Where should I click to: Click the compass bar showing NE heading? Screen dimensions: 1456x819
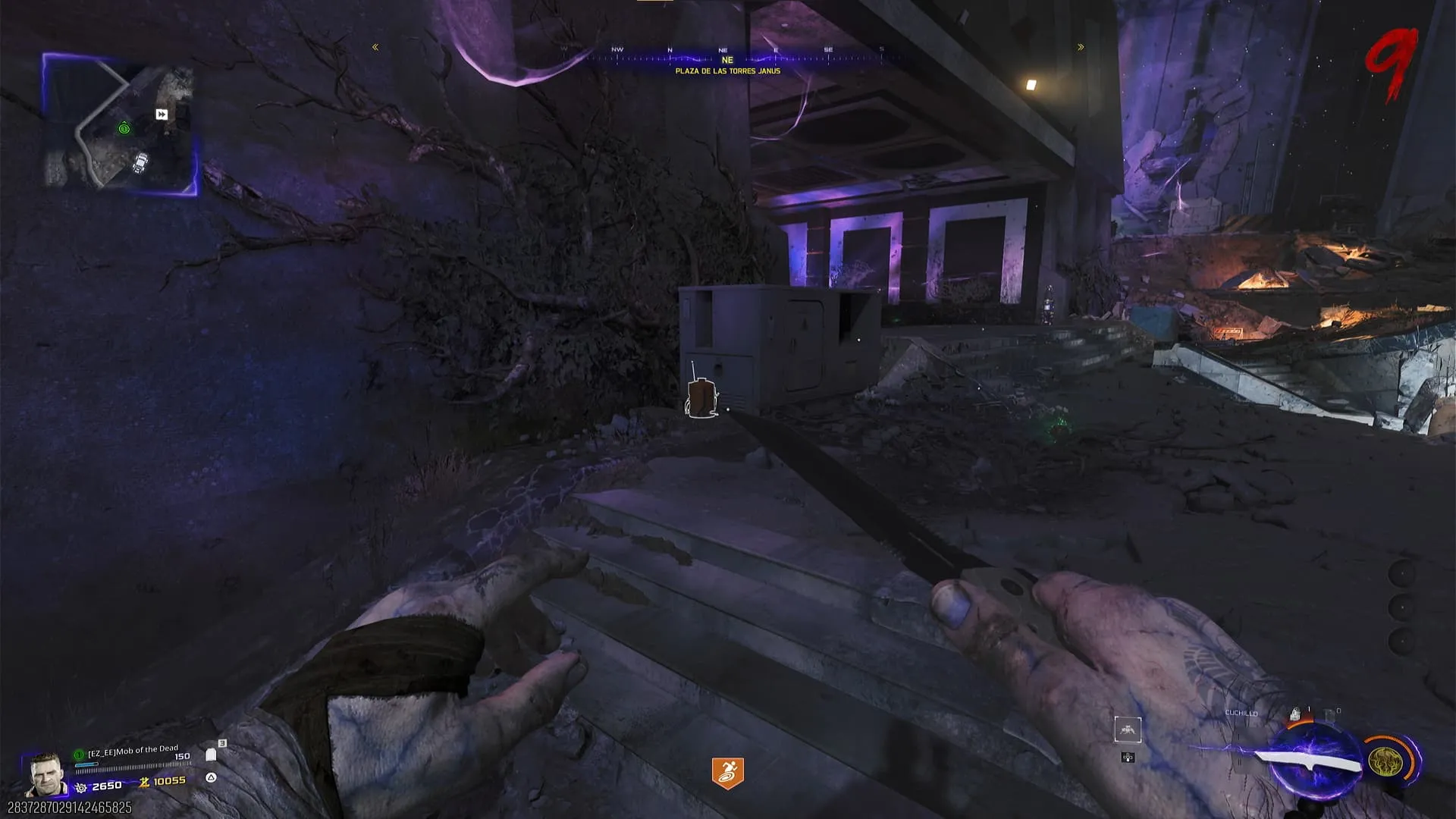726,55
